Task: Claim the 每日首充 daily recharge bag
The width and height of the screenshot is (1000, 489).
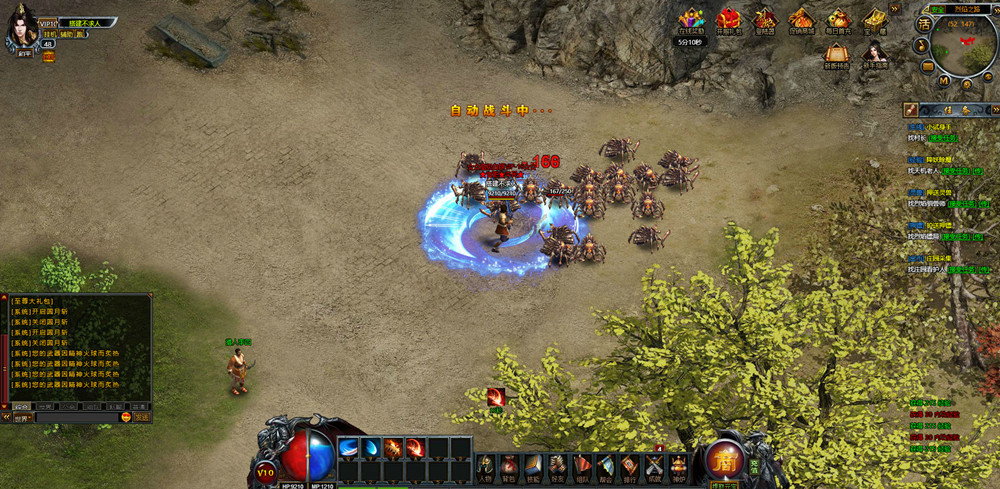Action: [838, 20]
